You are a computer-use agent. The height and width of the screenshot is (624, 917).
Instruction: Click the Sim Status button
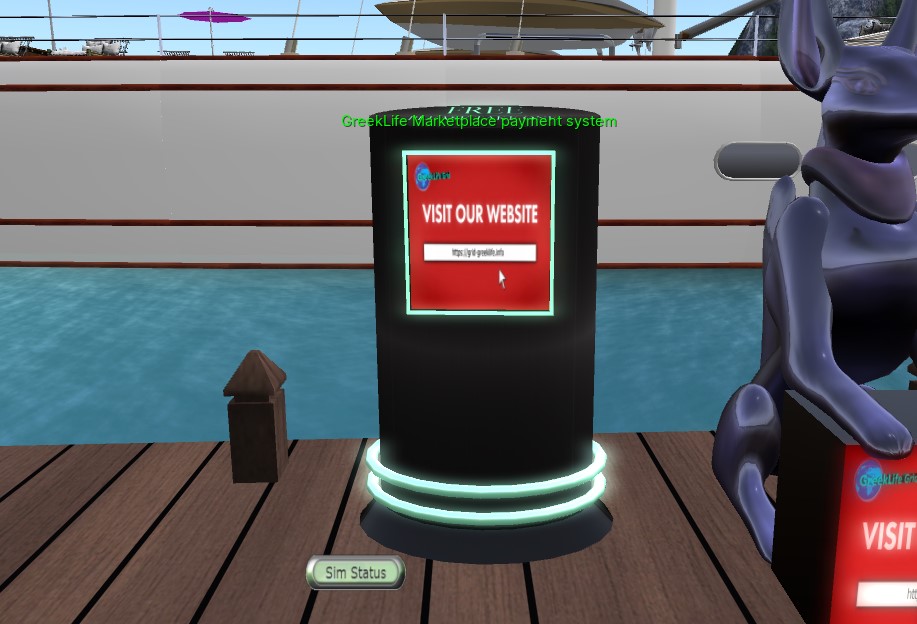pos(355,573)
